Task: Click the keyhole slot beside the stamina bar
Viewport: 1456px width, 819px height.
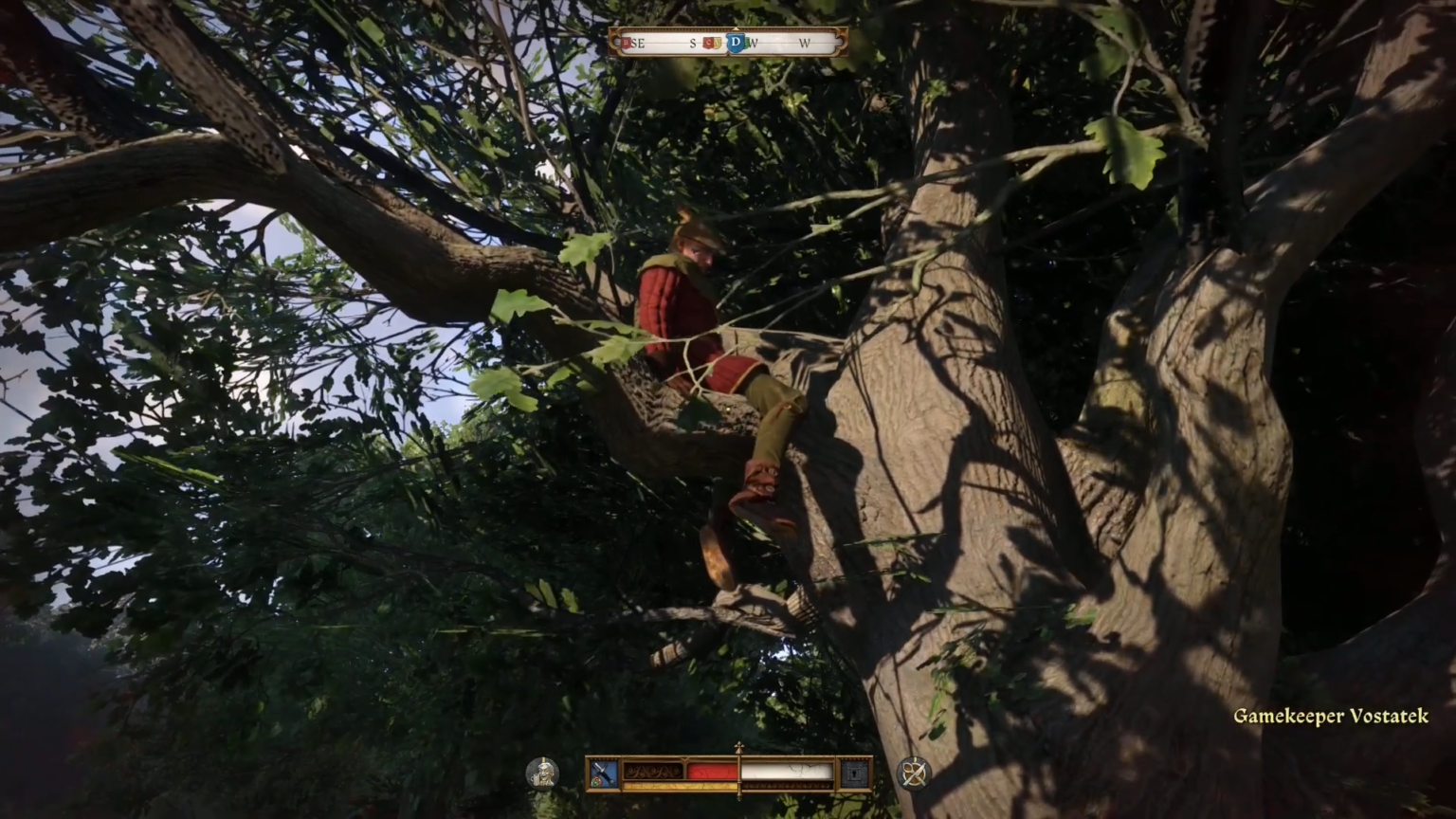Action: click(855, 773)
